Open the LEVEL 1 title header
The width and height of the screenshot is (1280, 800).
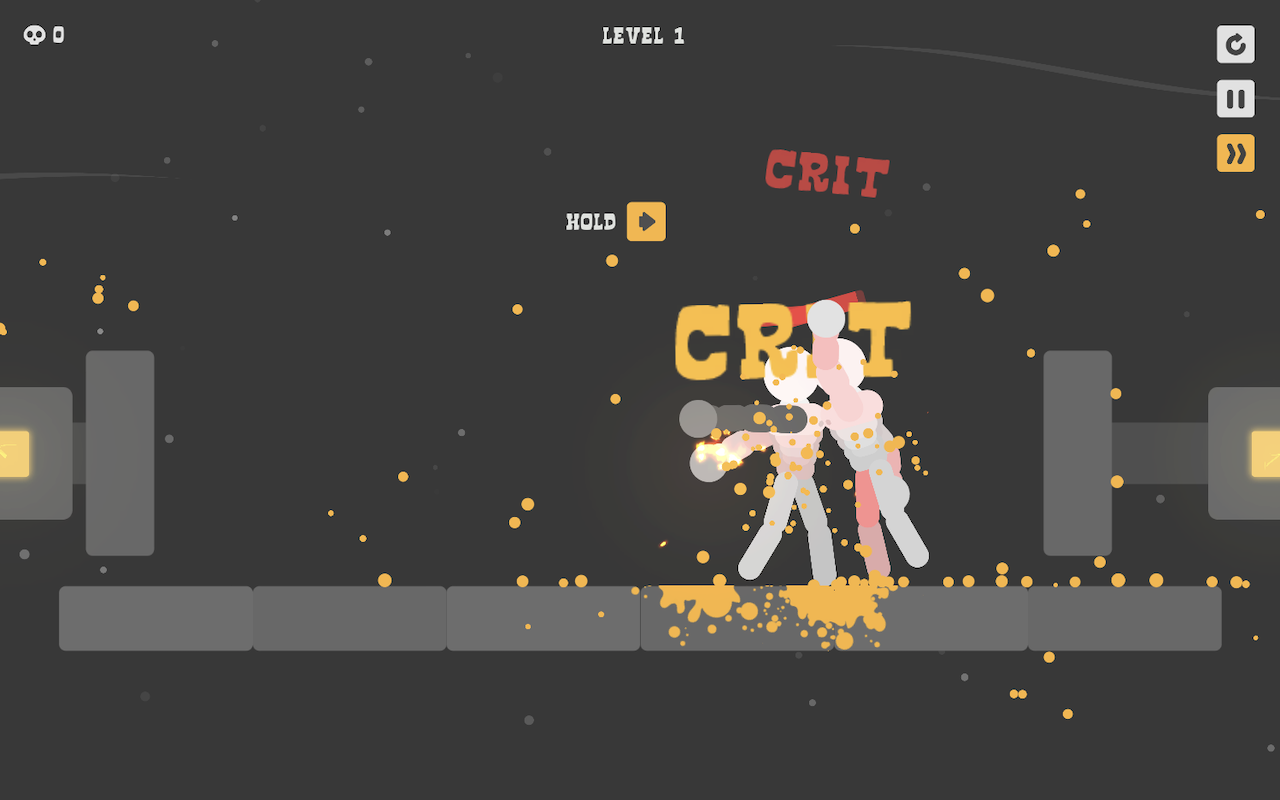tap(642, 35)
